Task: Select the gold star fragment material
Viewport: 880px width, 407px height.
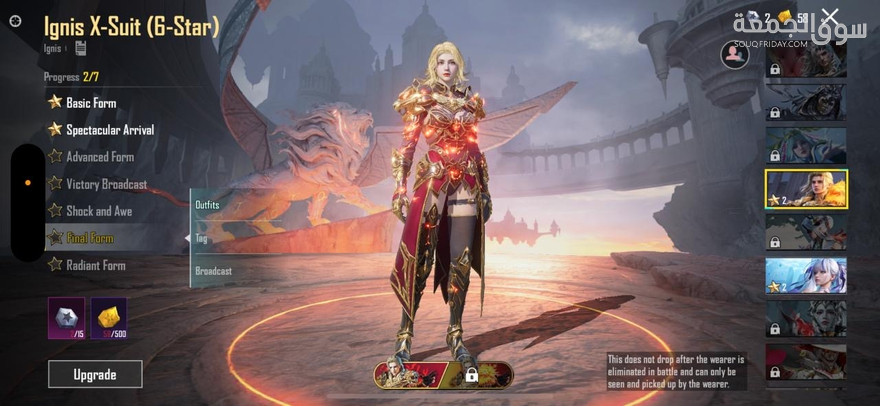Action: coord(109,317)
